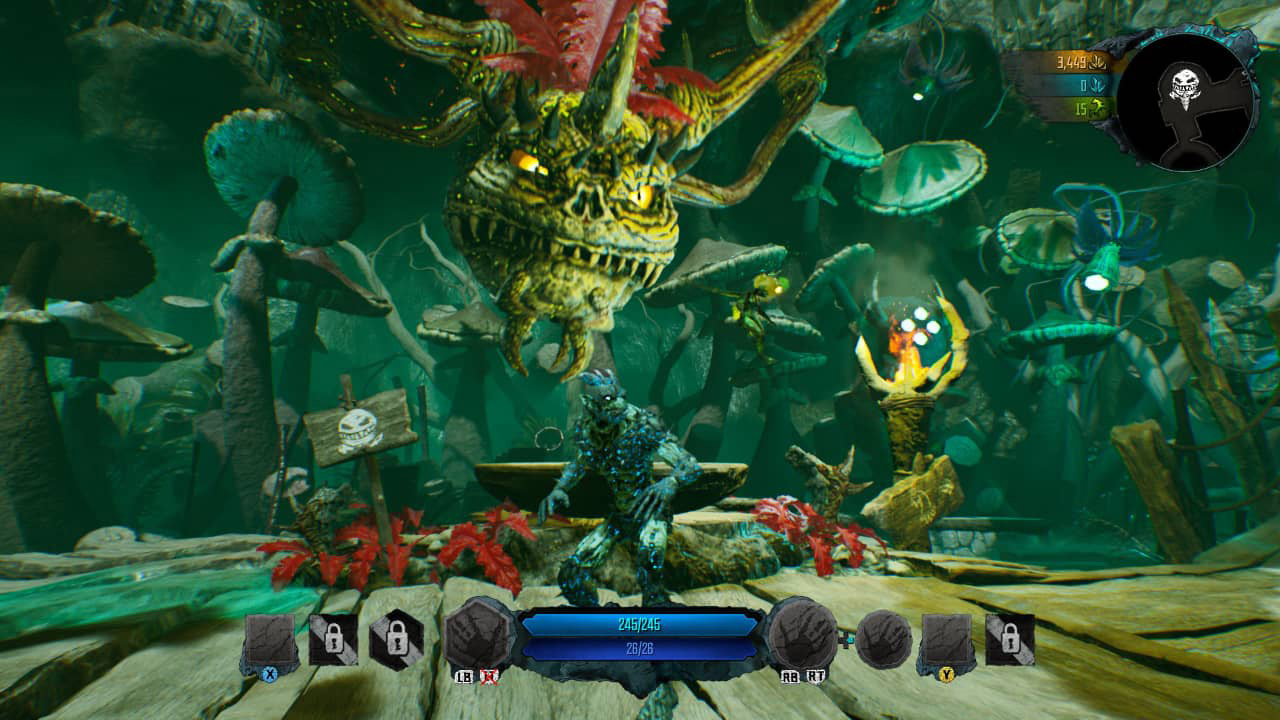Activate the fist attack slot labeled LB
Image resolution: width=1280 pixels, height=720 pixels.
pyautogui.click(x=479, y=637)
